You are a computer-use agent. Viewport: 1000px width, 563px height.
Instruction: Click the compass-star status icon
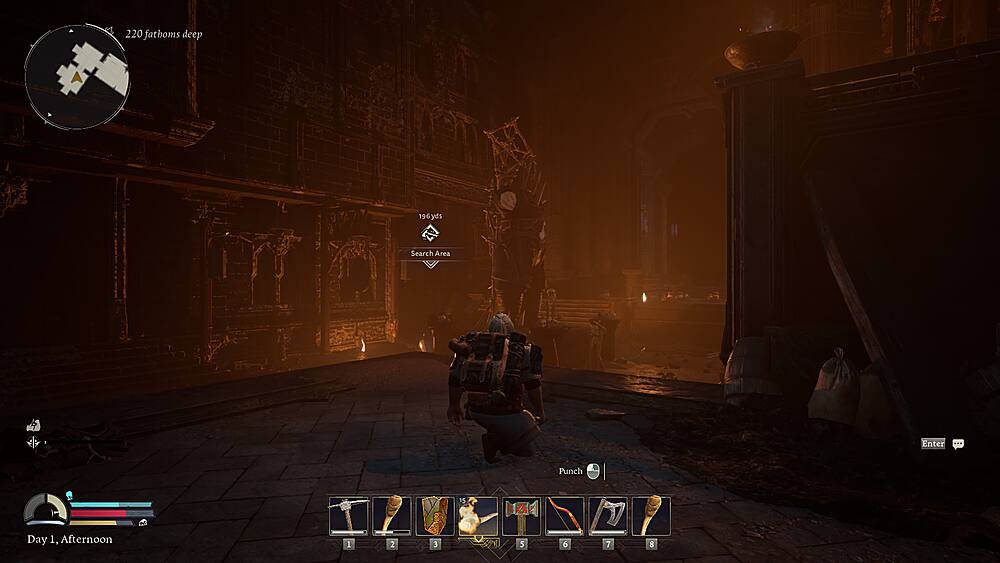[34, 442]
